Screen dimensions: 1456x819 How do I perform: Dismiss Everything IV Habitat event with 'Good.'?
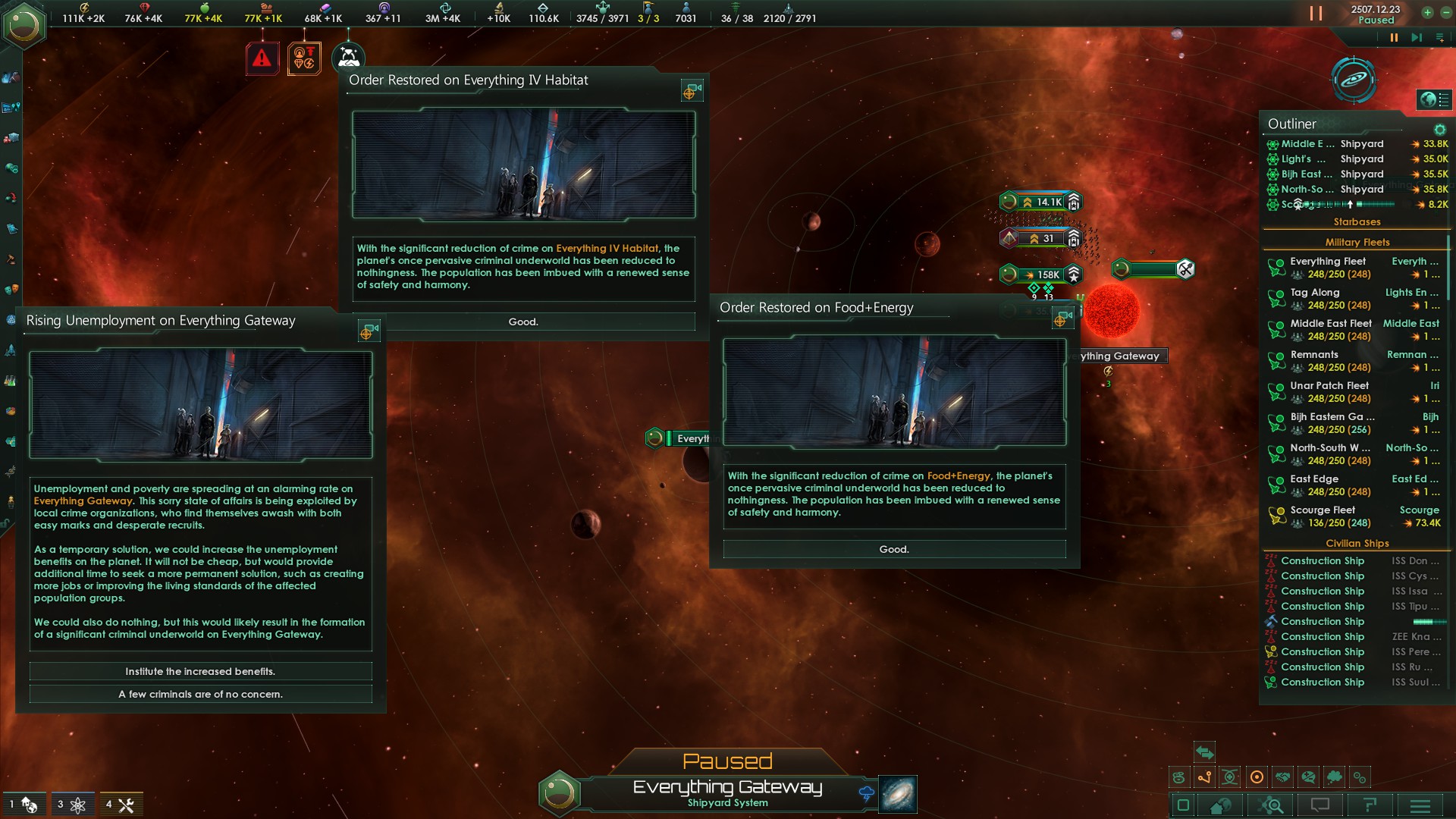coord(523,322)
